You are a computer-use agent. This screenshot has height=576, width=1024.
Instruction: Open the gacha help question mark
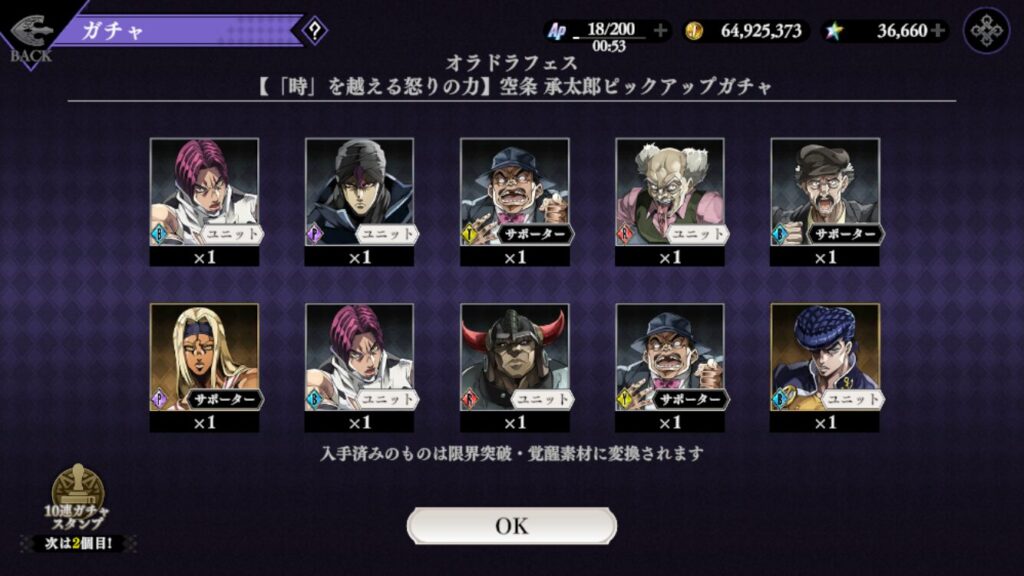[x=314, y=30]
